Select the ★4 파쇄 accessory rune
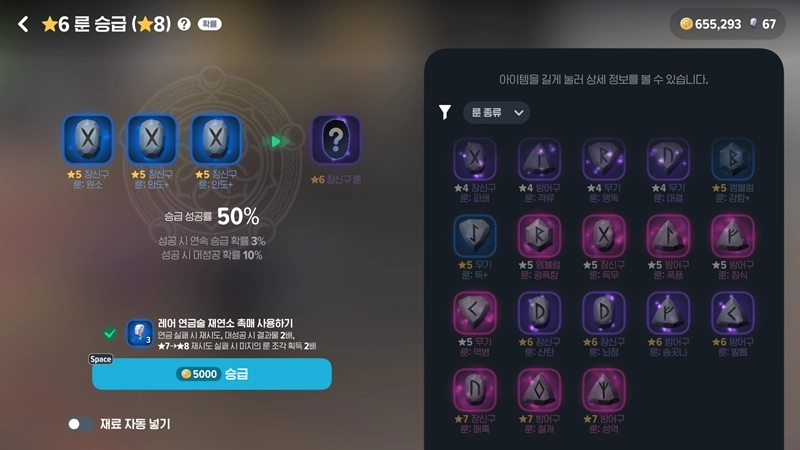Image resolution: width=800 pixels, height=450 pixels. (475, 160)
